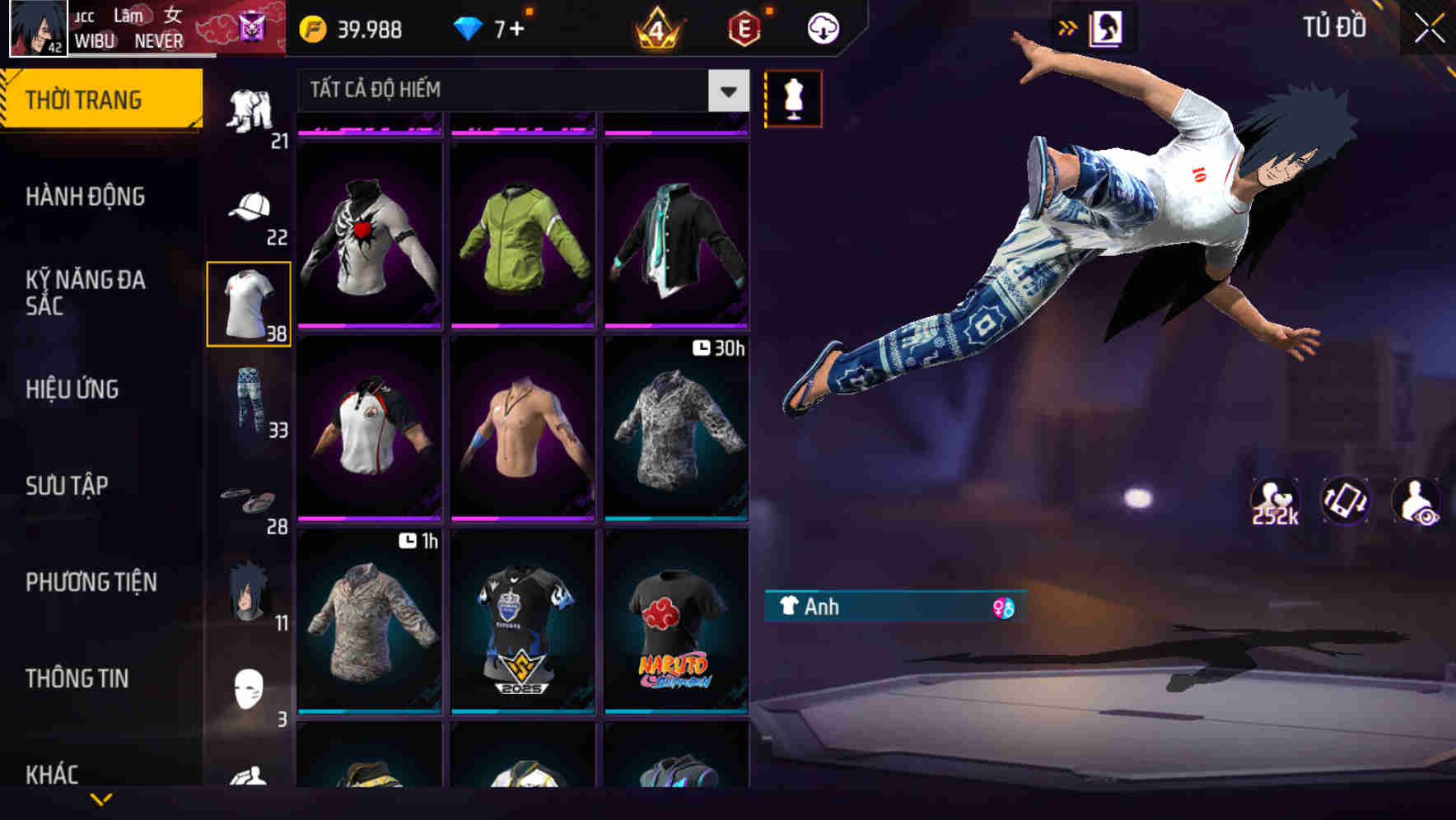This screenshot has height=820, width=1456.
Task: Open the player likes counter showing 252k
Action: coord(1273,502)
